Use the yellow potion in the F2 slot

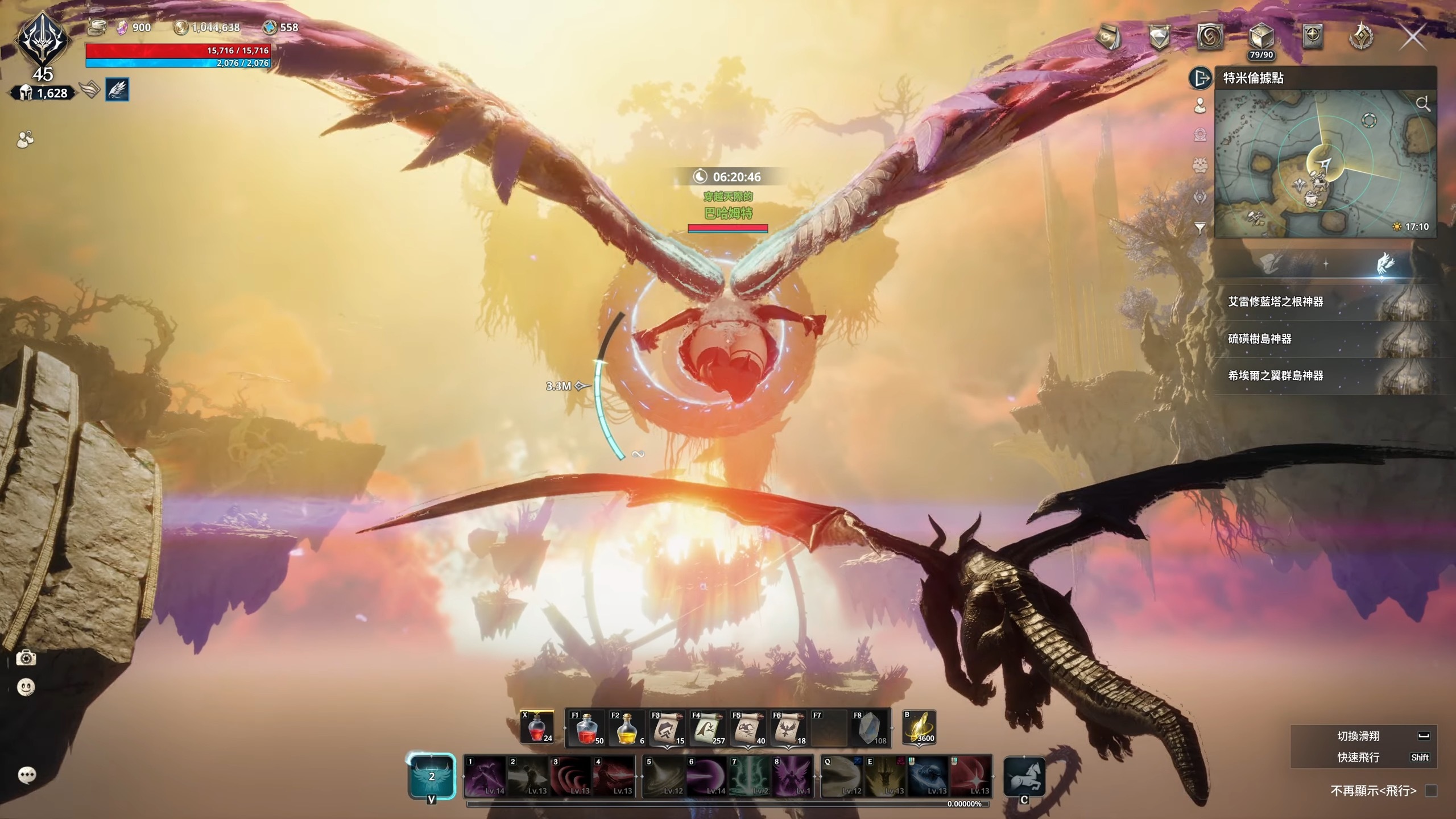pos(627,729)
